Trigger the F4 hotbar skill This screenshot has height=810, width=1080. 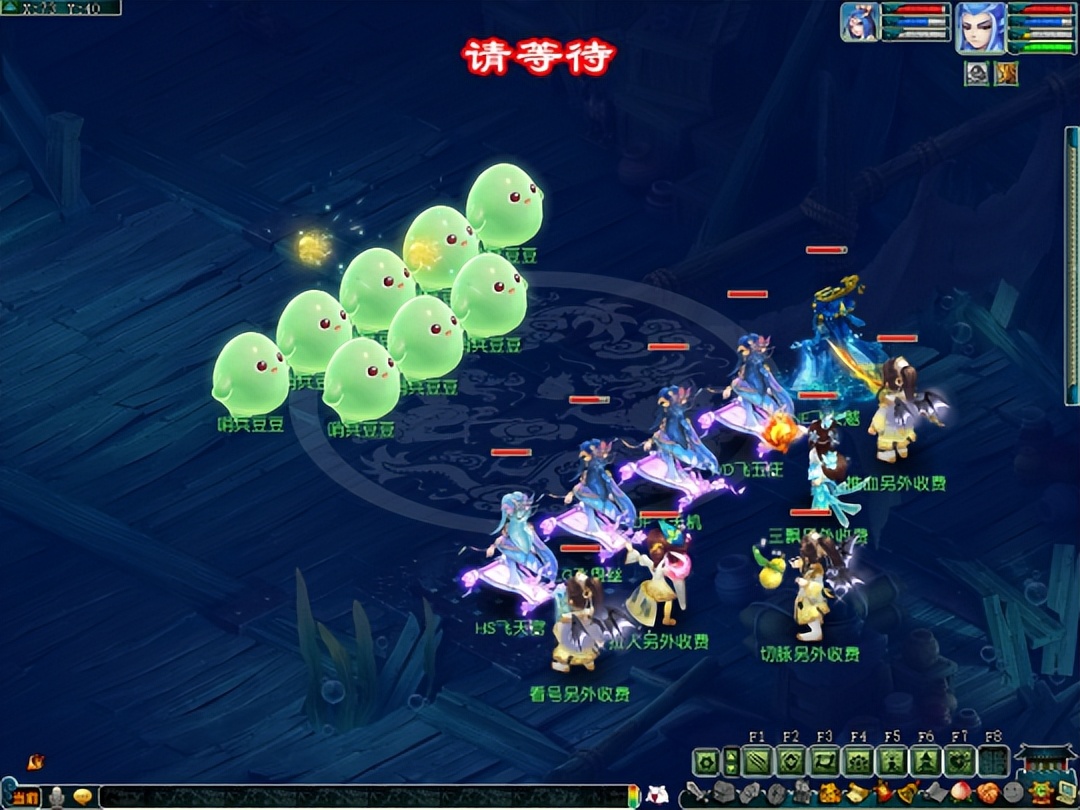click(858, 762)
